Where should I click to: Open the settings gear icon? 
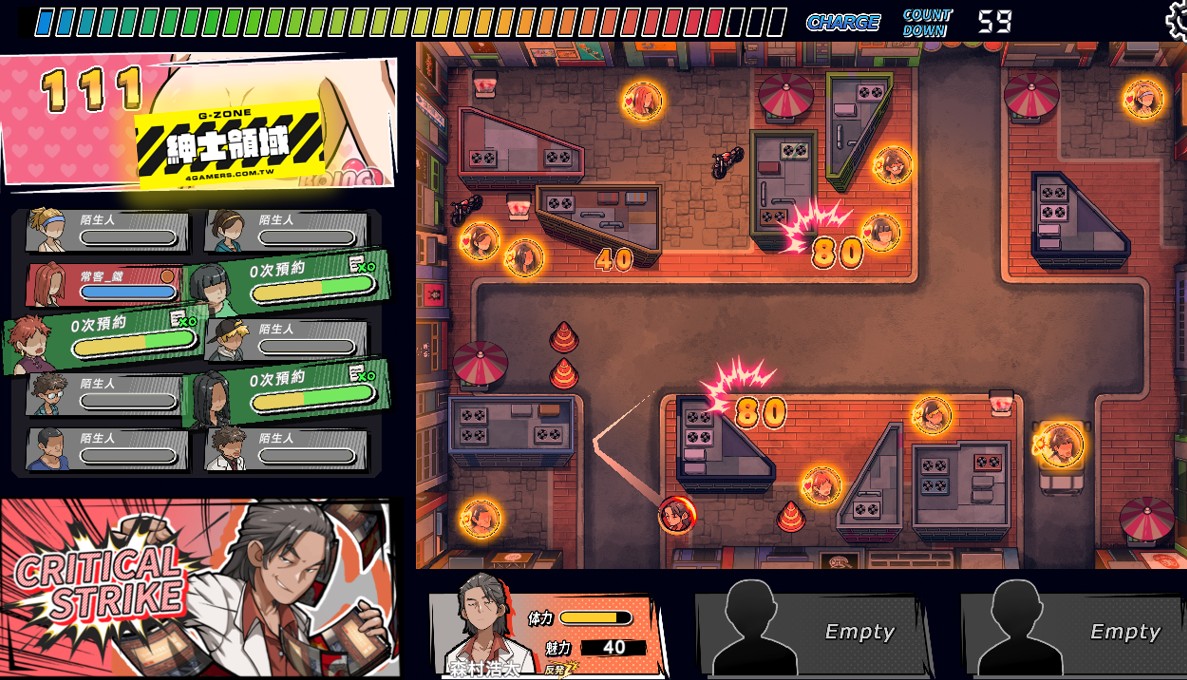[1177, 17]
